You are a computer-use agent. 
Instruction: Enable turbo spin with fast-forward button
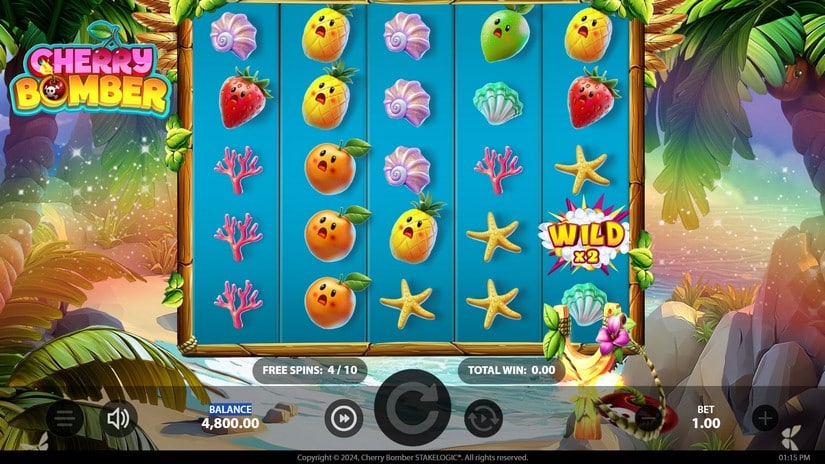(342, 418)
